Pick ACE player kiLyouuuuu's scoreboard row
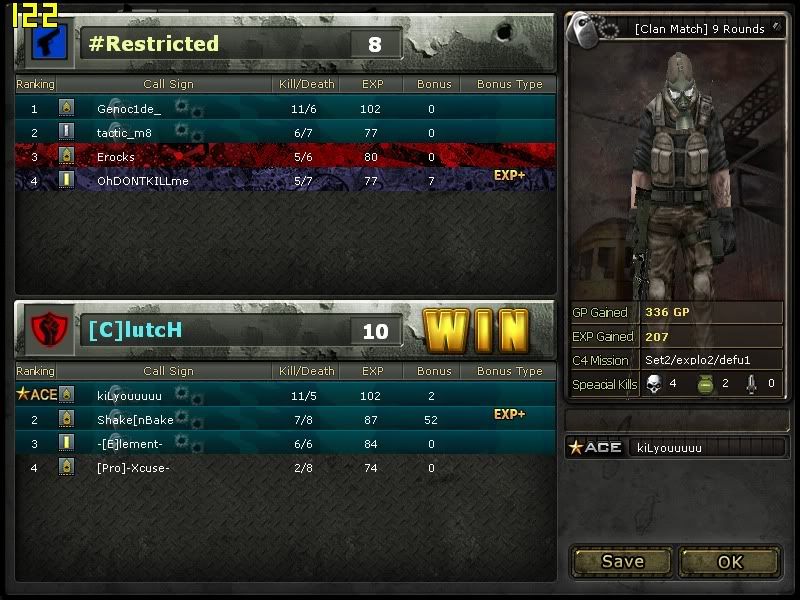The height and width of the screenshot is (600, 800). 129,395
